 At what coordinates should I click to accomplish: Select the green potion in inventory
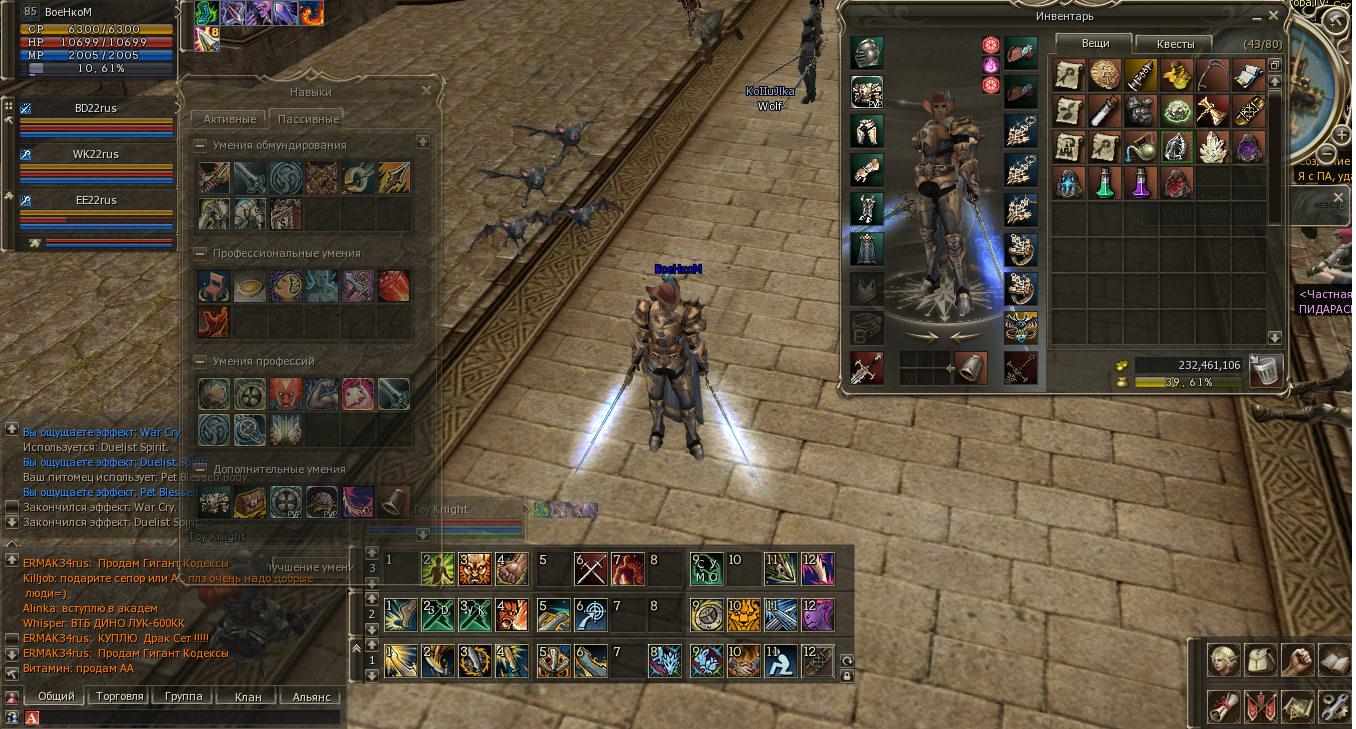click(1105, 182)
